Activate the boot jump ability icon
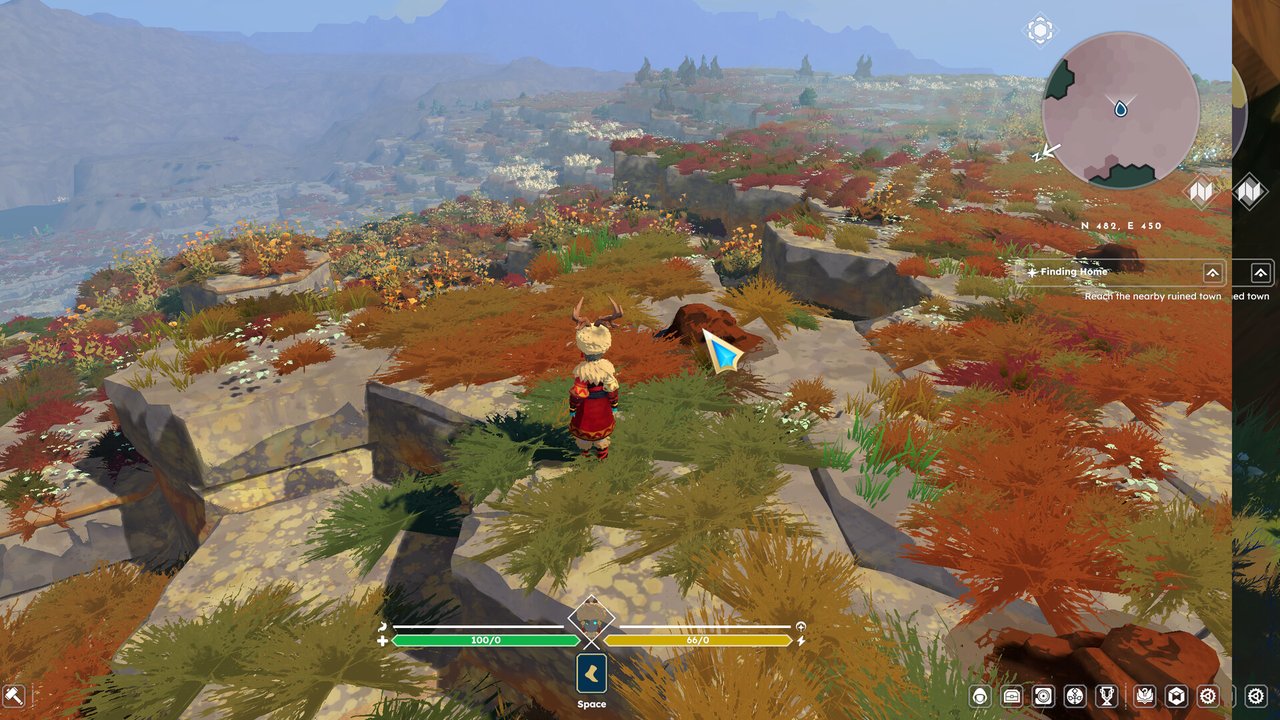The image size is (1280, 720). (591, 672)
